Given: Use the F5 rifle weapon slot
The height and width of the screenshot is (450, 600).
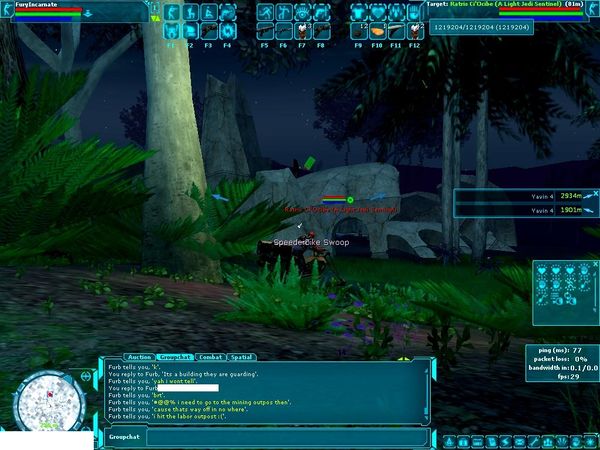Looking at the screenshot, I should pos(265,32).
